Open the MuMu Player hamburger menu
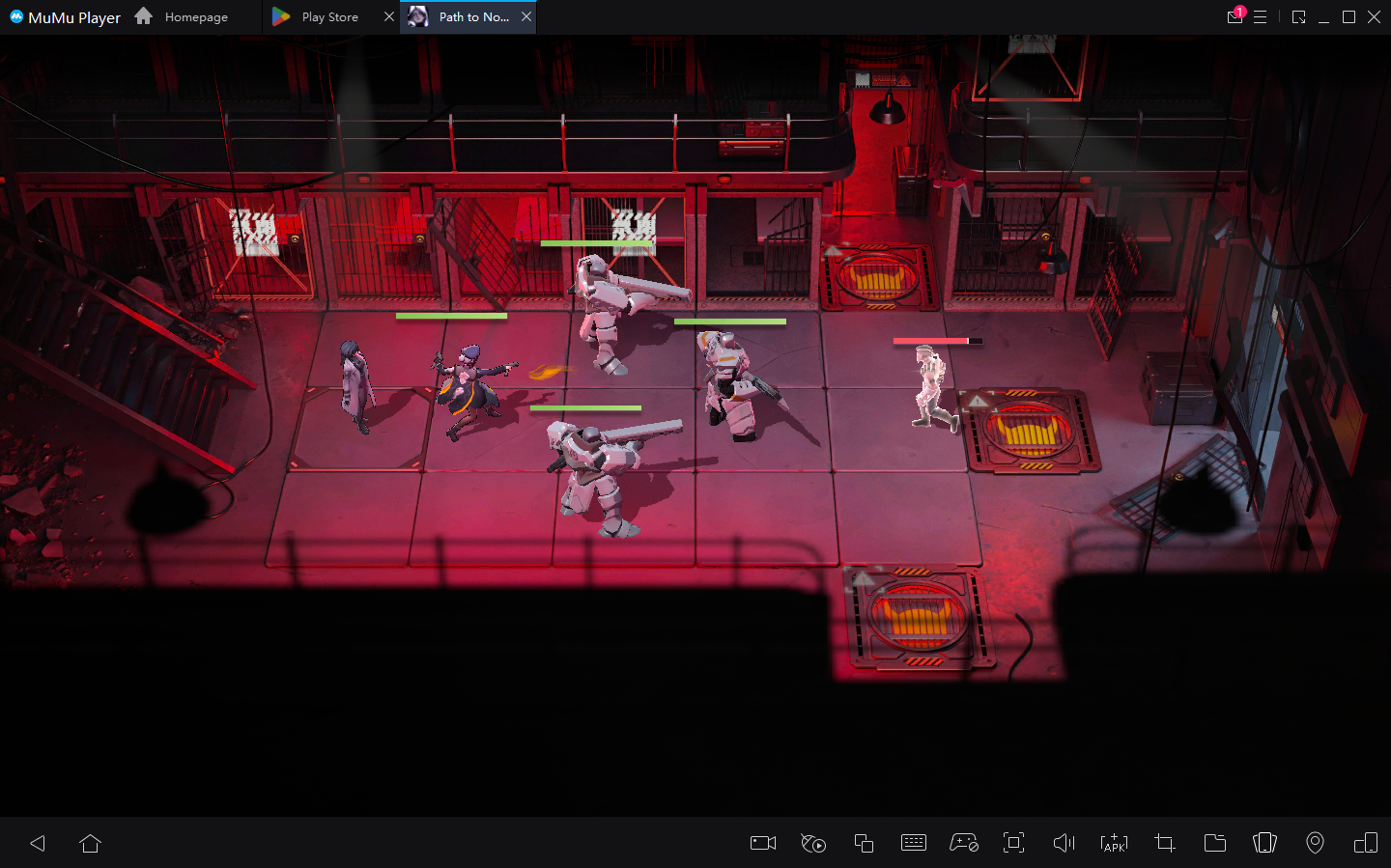The width and height of the screenshot is (1391, 868). [1262, 16]
